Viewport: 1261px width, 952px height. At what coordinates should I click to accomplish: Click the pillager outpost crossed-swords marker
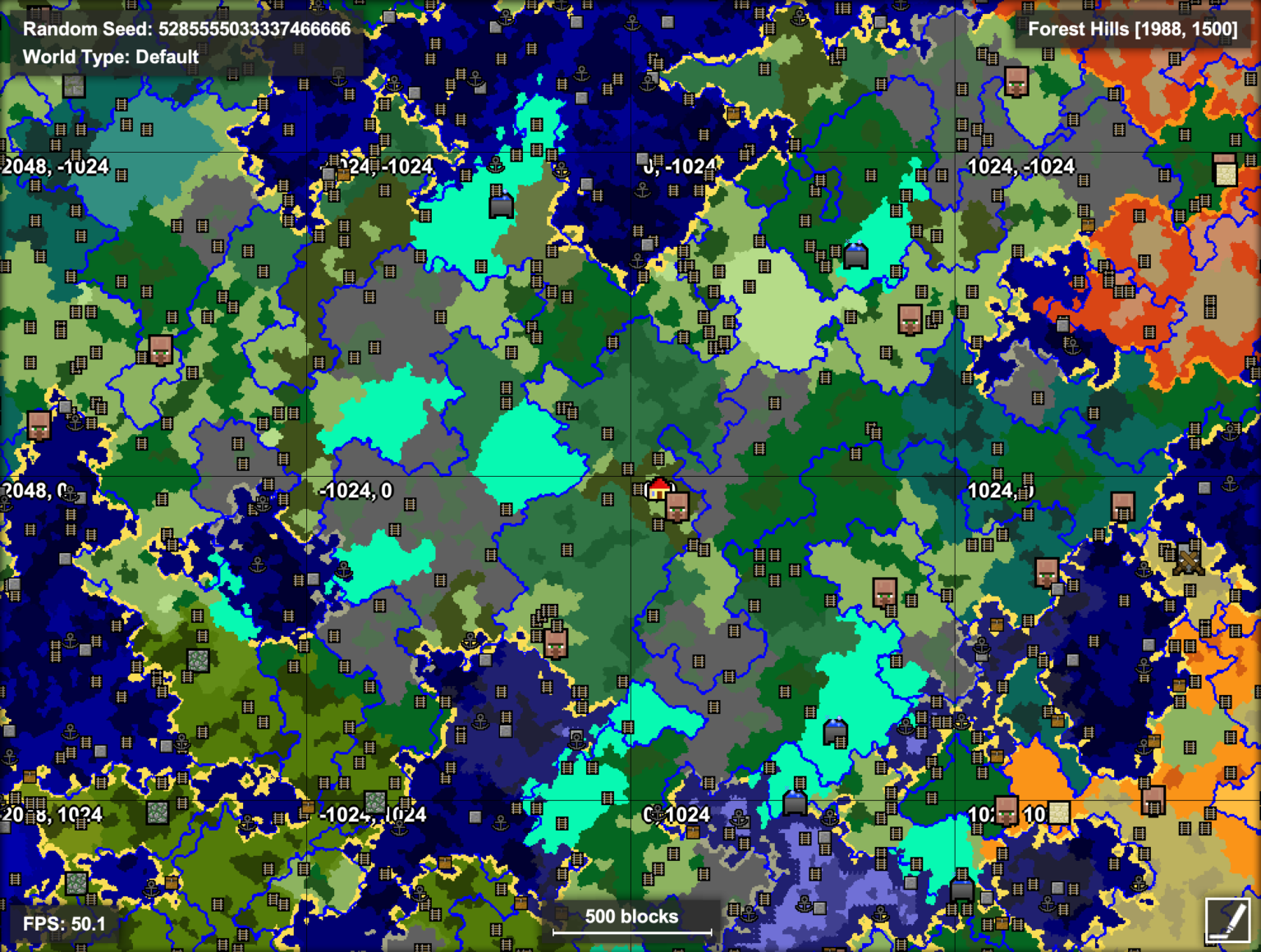pos(1189,560)
